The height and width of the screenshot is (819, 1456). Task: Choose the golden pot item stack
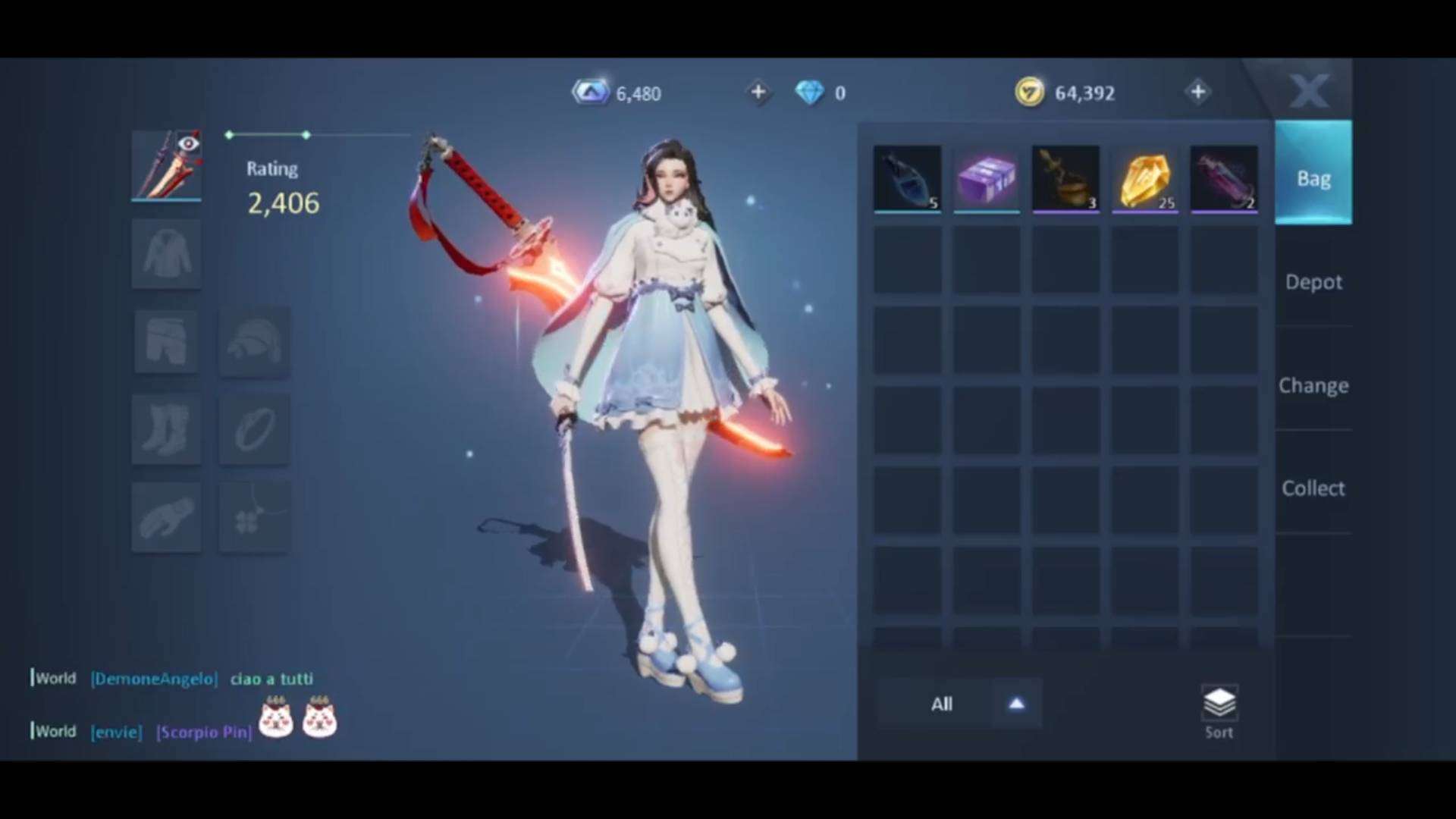click(x=1065, y=179)
